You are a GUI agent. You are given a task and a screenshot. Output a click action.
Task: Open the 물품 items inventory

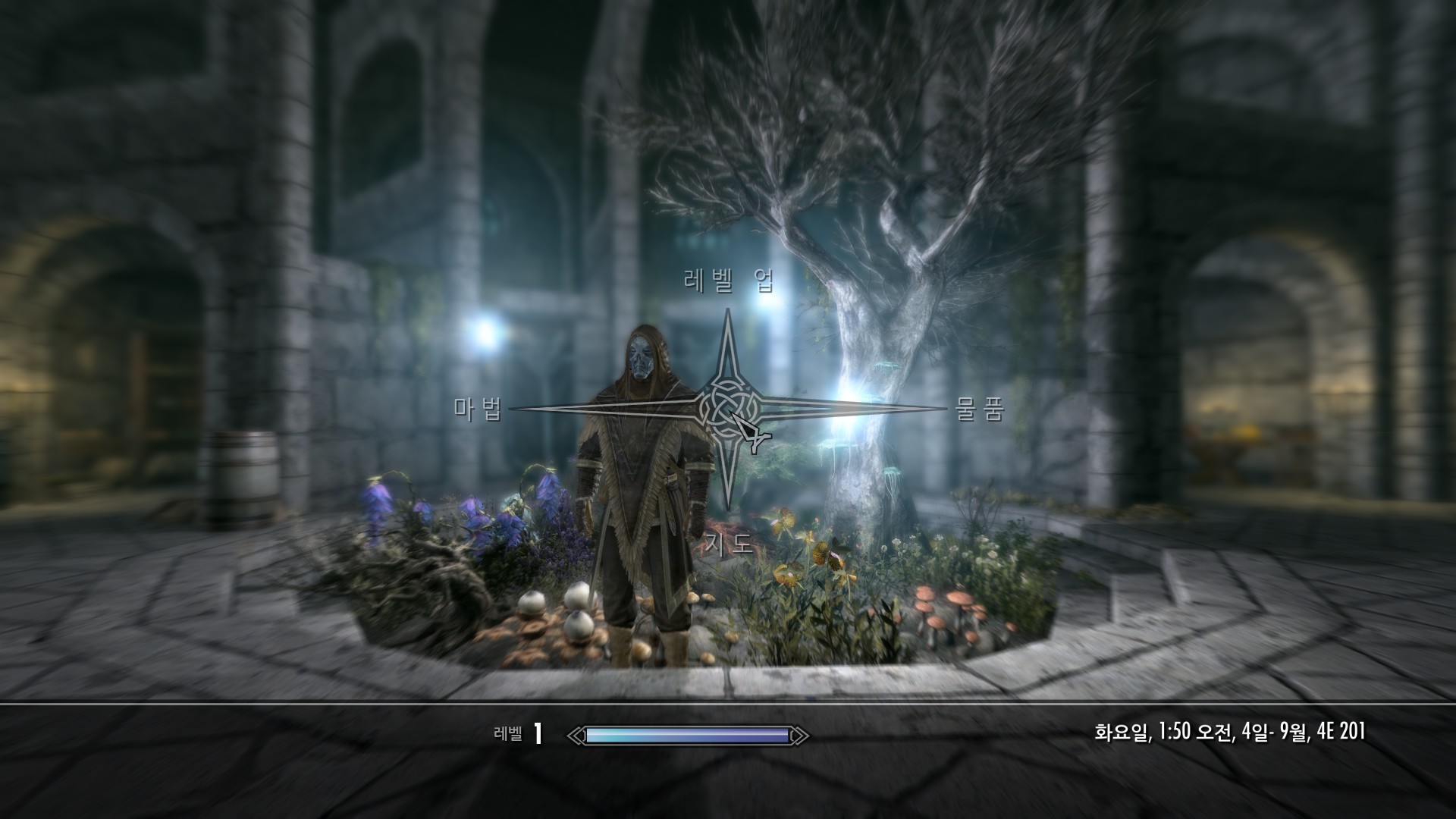980,409
